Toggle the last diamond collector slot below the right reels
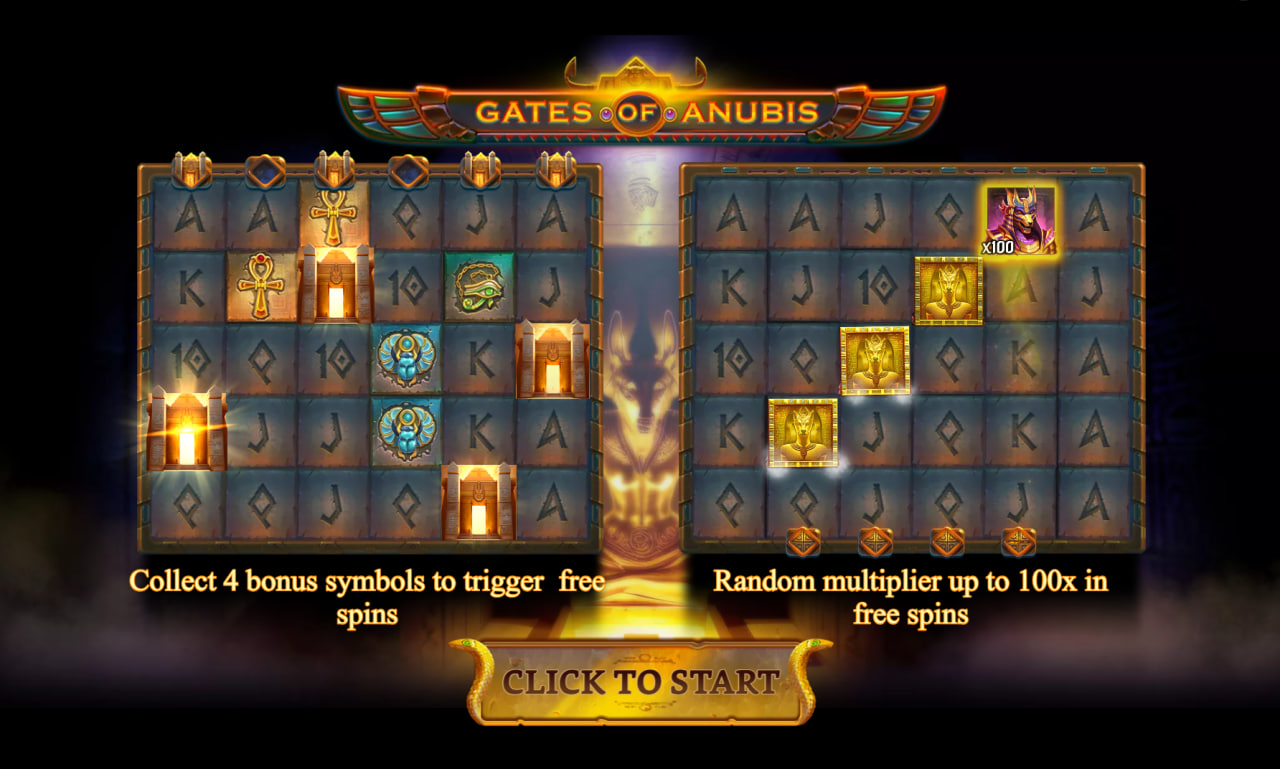The height and width of the screenshot is (769, 1280). tap(1018, 541)
